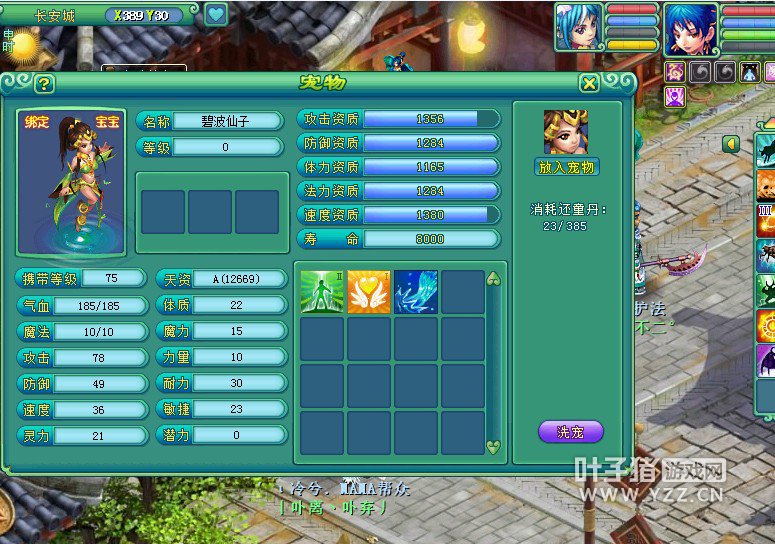Click the 碧波仙子 pet model preview

[71, 182]
